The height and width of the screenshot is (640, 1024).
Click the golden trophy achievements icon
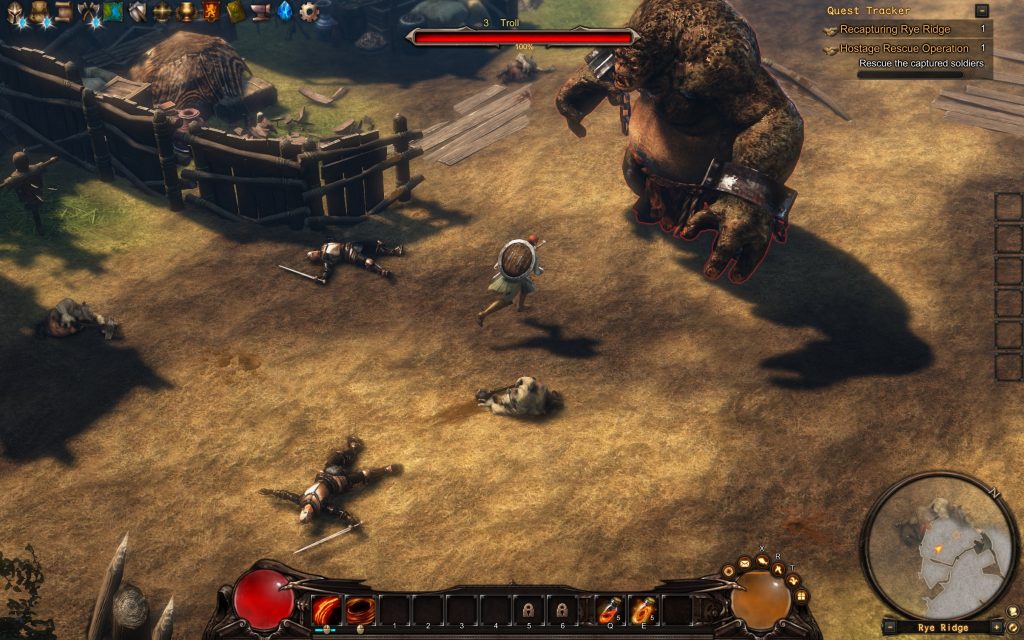(x=186, y=12)
